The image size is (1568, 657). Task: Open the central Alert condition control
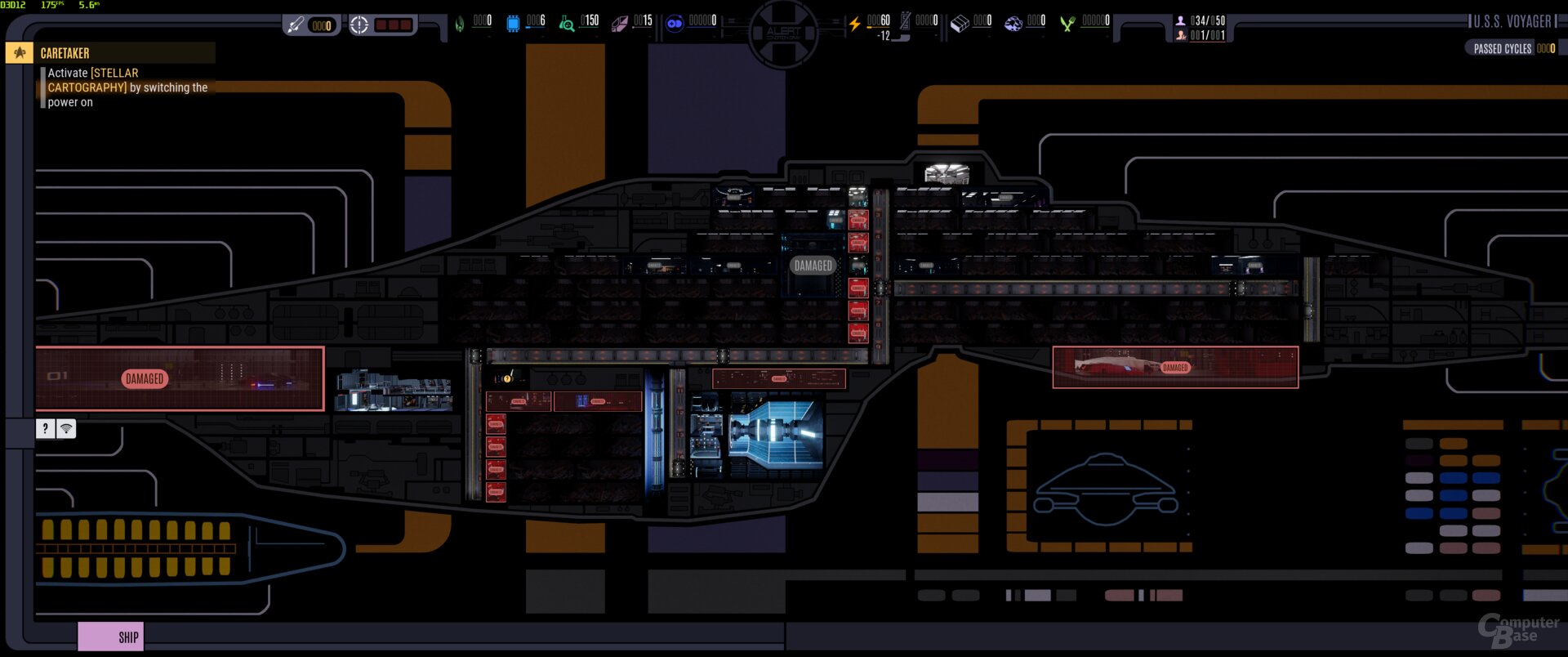point(783,34)
